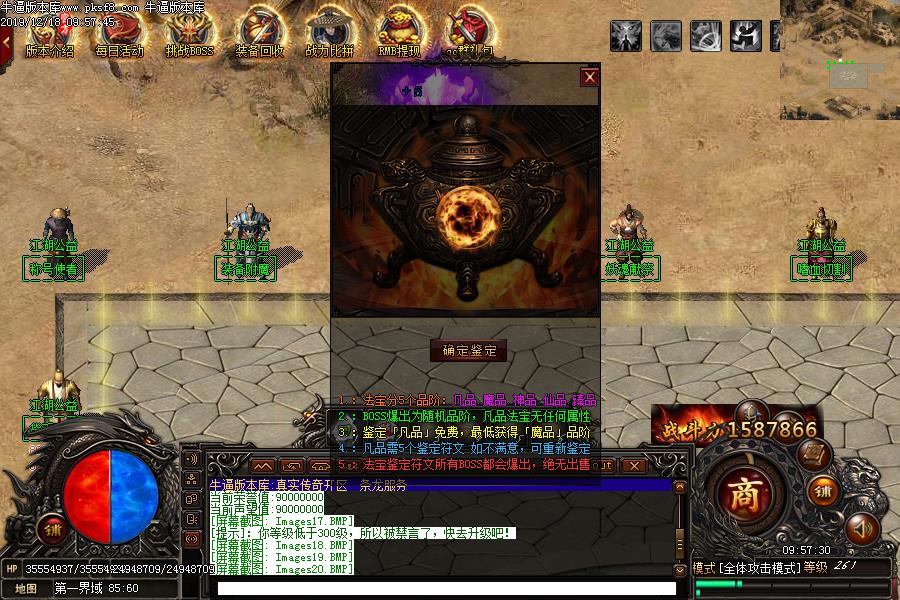Collapse the top menu with the left arrow
This screenshot has width=900, height=600.
click(6, 40)
